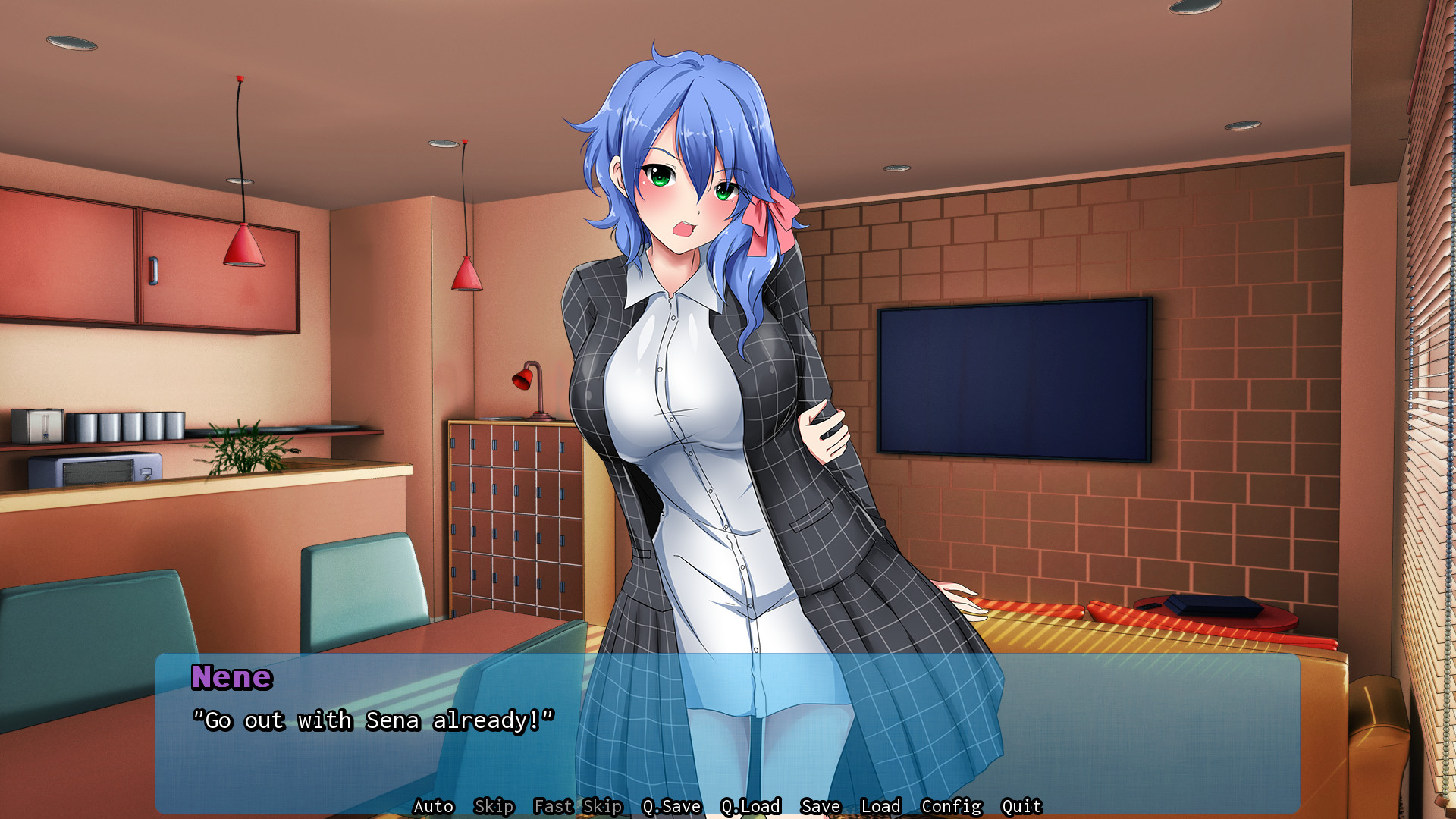The image size is (1456, 819).
Task: Quick load using Q.Load
Action: [751, 806]
